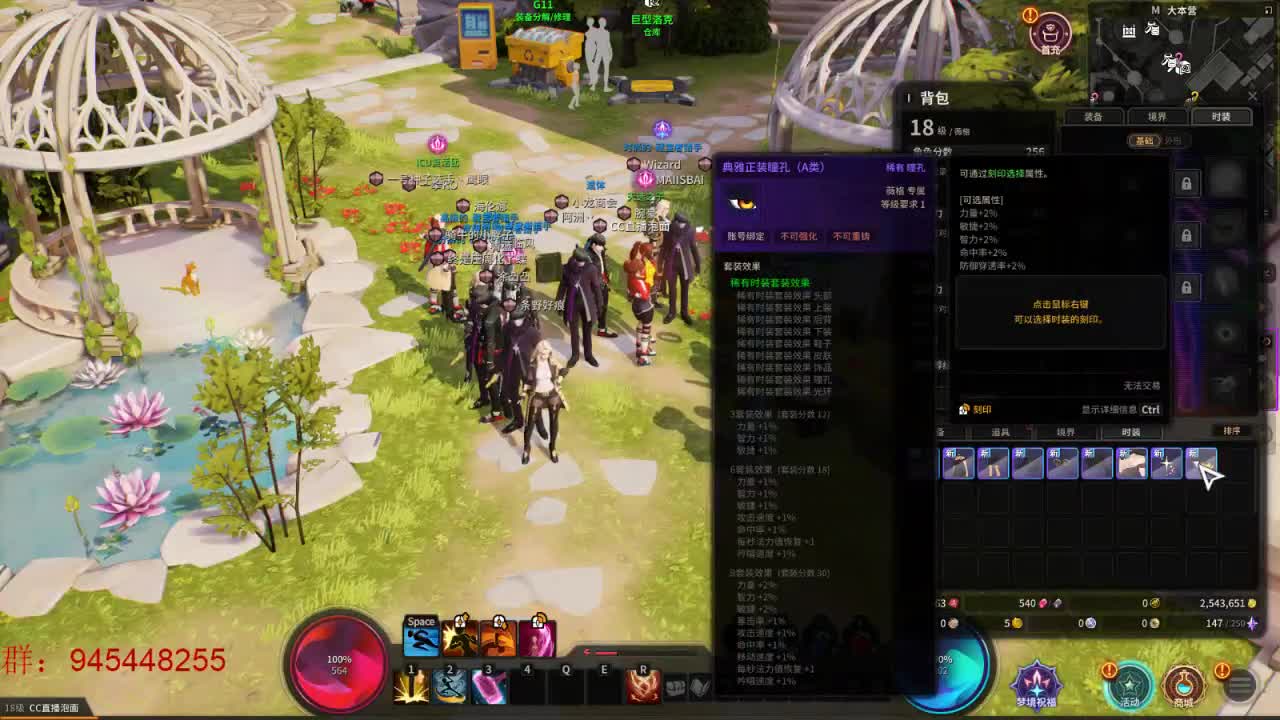Expand the hamburger menu near 商城
Screen dimensions: 1280x720
pyautogui.click(x=1240, y=685)
